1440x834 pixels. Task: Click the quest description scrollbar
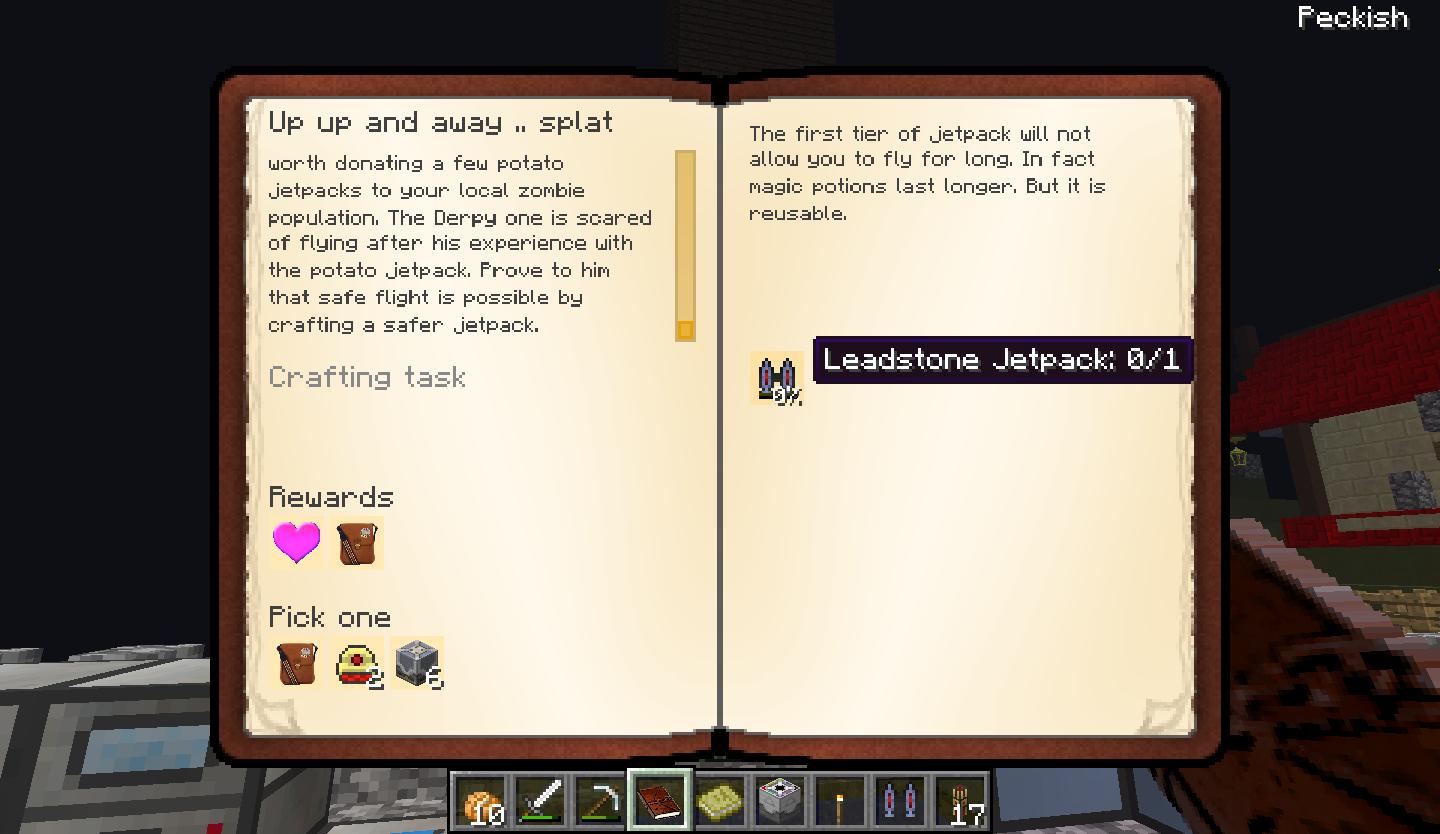pos(685,245)
